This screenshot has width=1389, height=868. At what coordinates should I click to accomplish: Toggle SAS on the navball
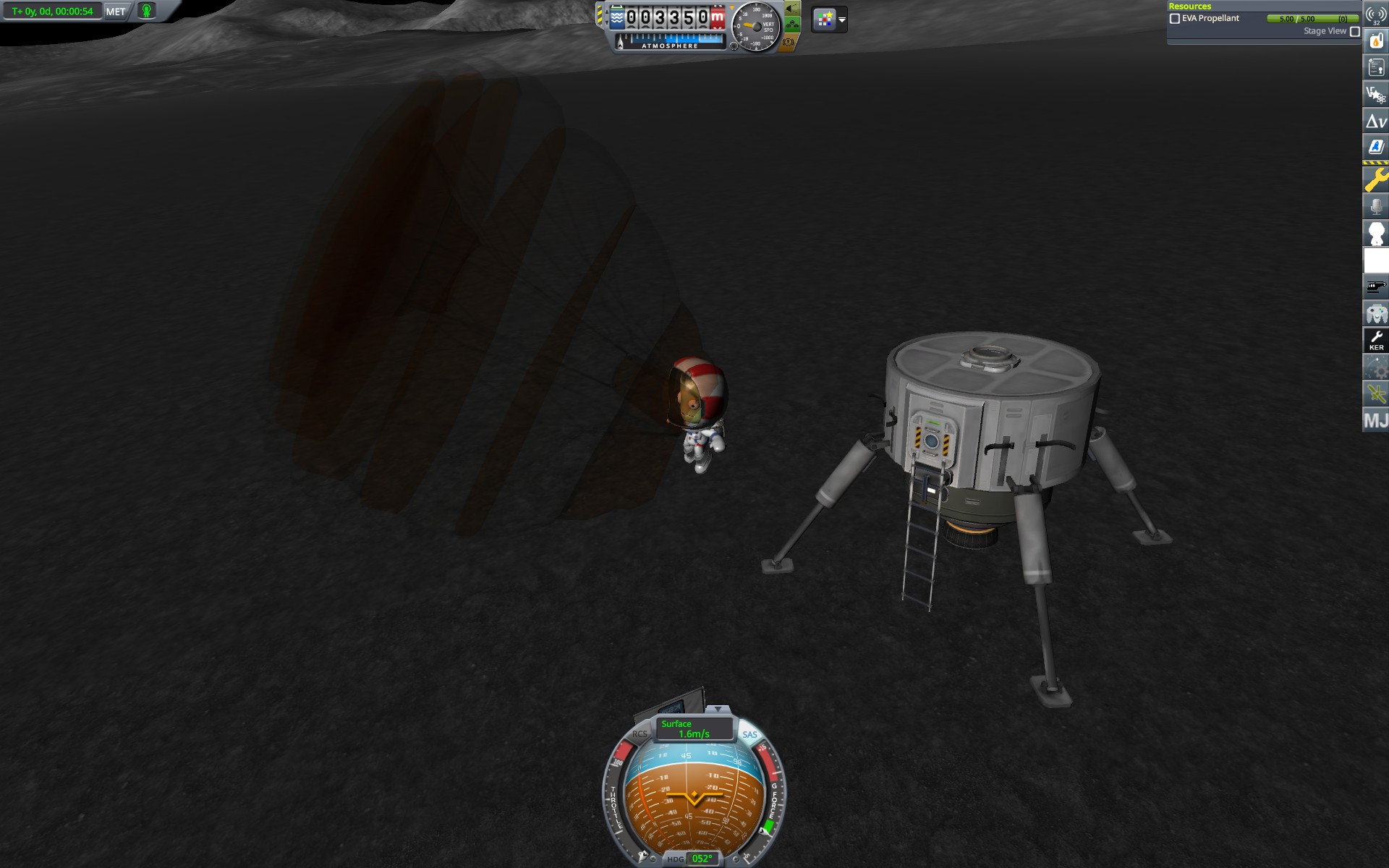click(x=750, y=734)
